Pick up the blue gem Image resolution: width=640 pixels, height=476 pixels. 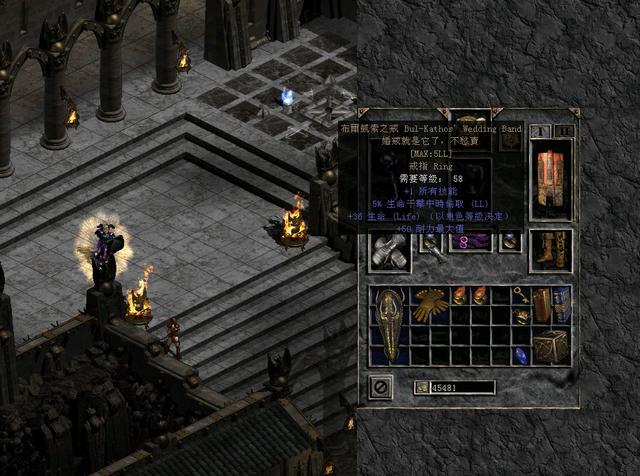click(521, 356)
